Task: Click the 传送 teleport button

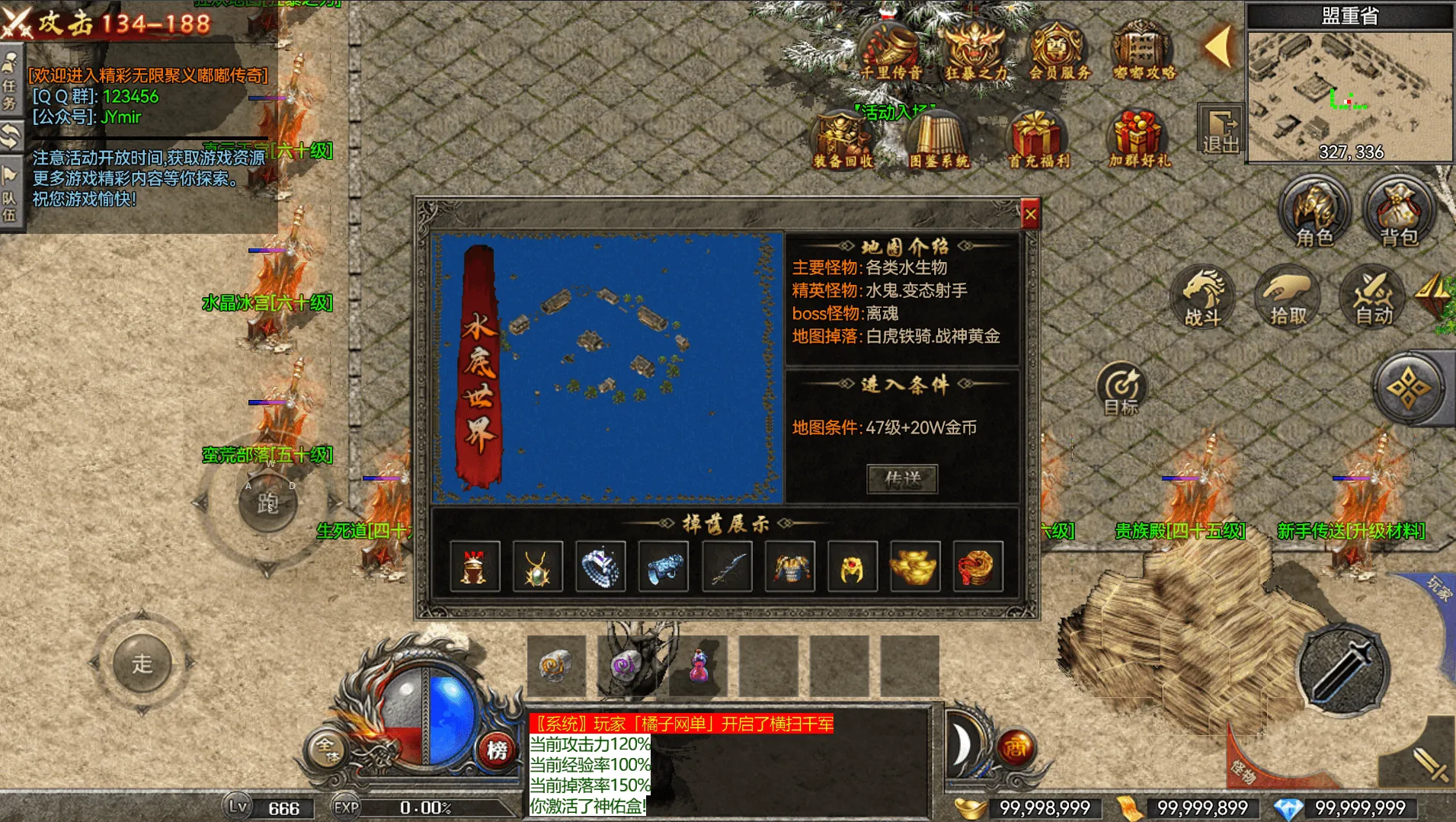Action: coord(902,479)
